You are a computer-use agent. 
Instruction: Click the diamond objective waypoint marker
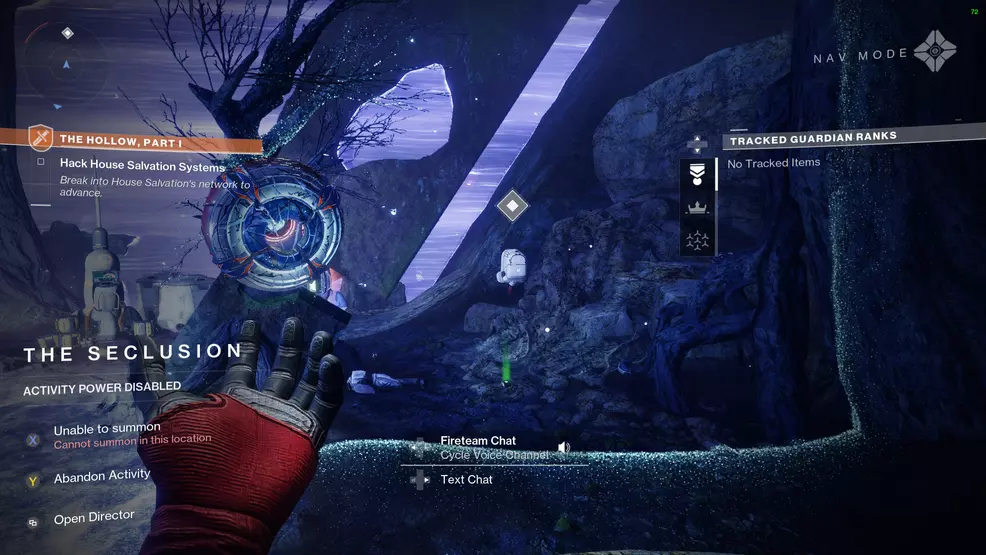512,206
